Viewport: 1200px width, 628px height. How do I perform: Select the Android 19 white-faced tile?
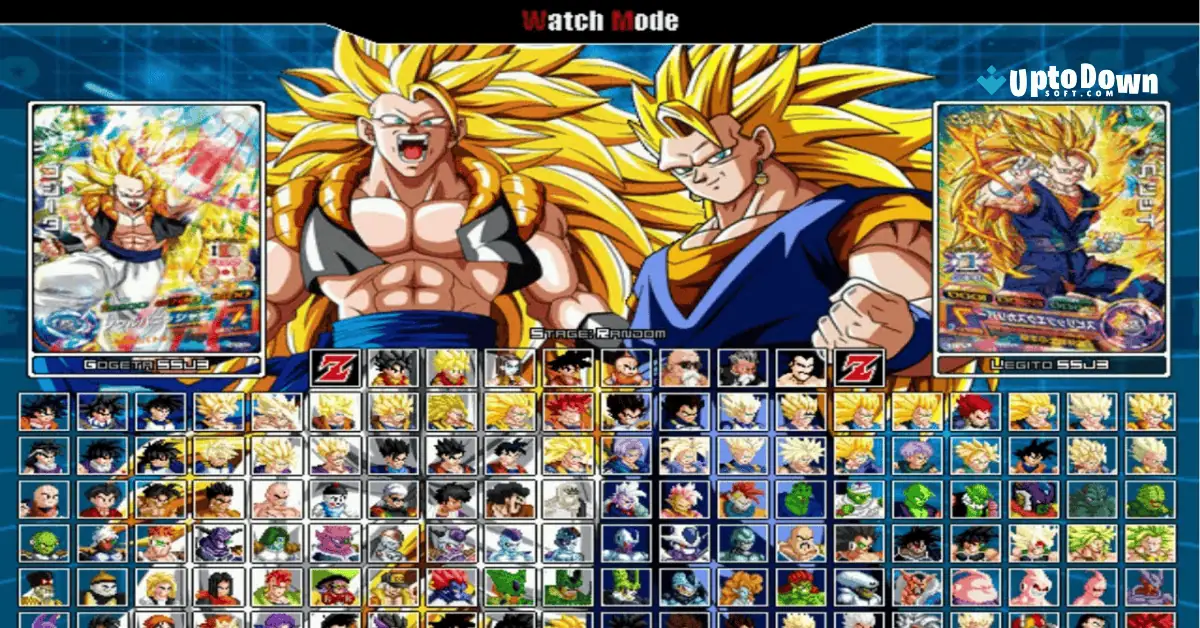102,586
